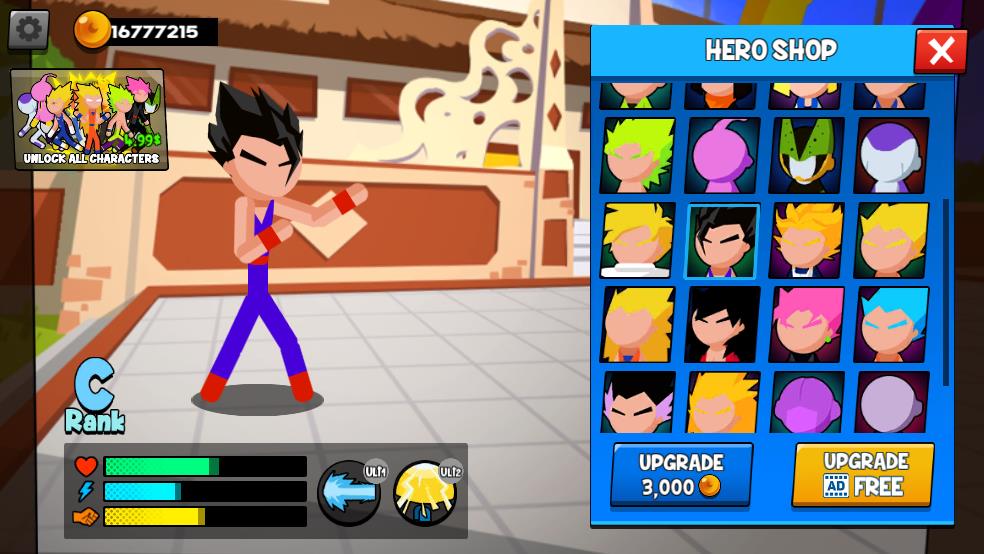Select the pink blob hero portrait

pyautogui.click(x=722, y=156)
